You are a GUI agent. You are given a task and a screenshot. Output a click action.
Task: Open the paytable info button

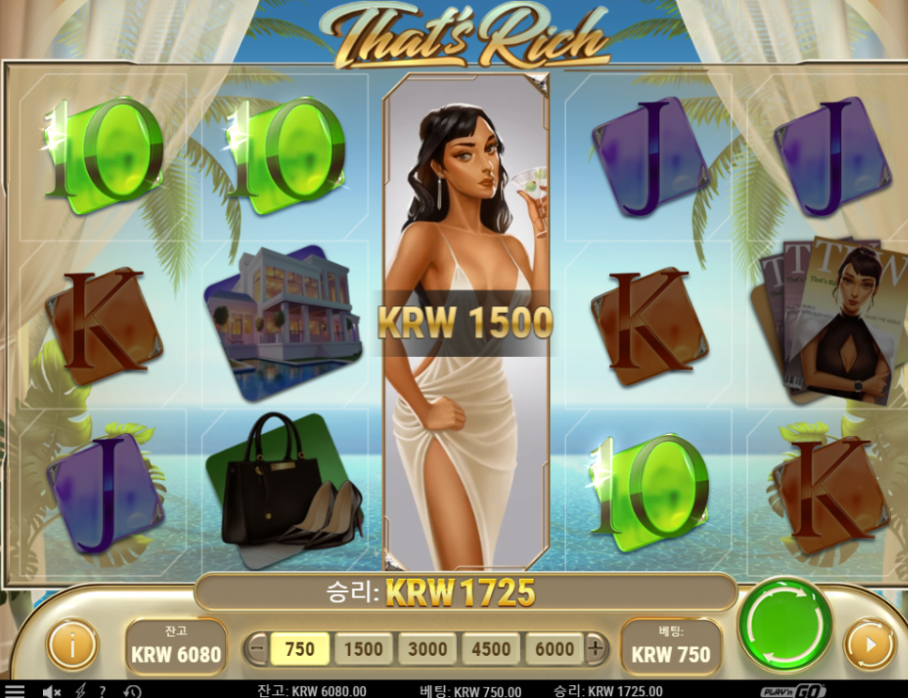(73, 645)
